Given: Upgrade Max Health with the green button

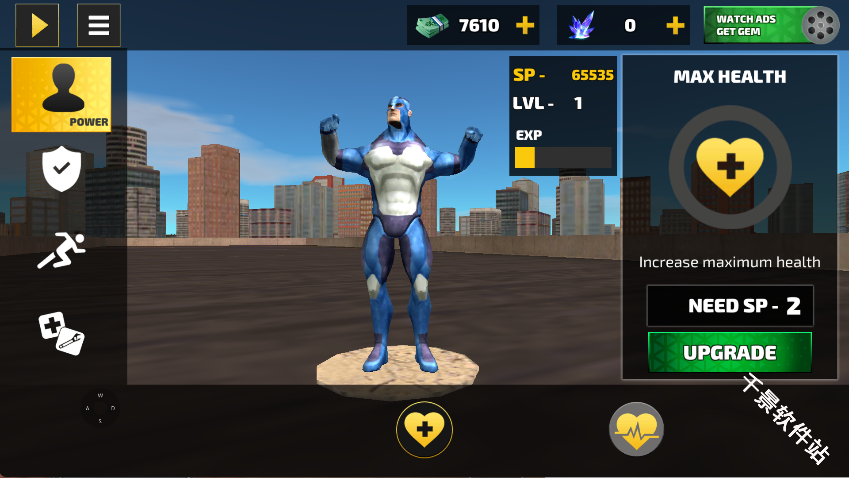Looking at the screenshot, I should pos(729,353).
